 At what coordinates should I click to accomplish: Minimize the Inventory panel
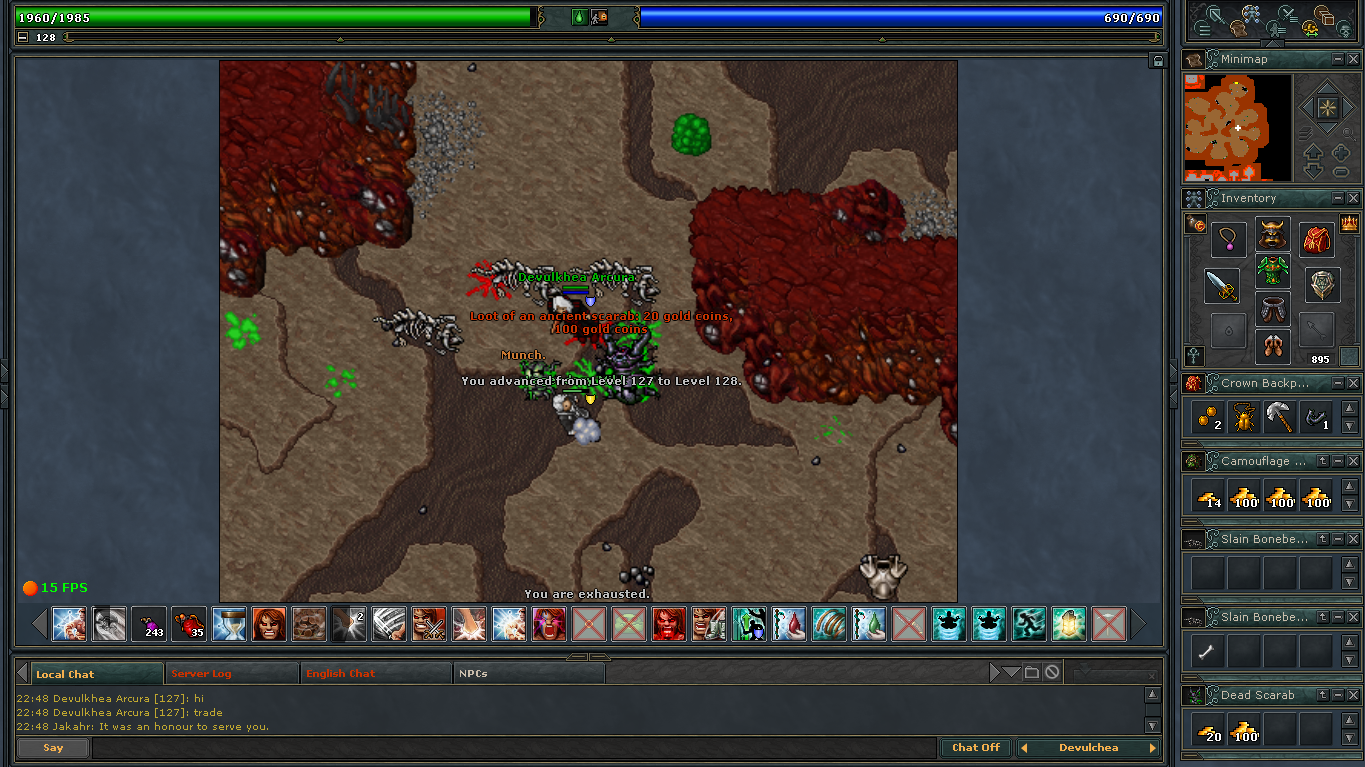[1338, 199]
